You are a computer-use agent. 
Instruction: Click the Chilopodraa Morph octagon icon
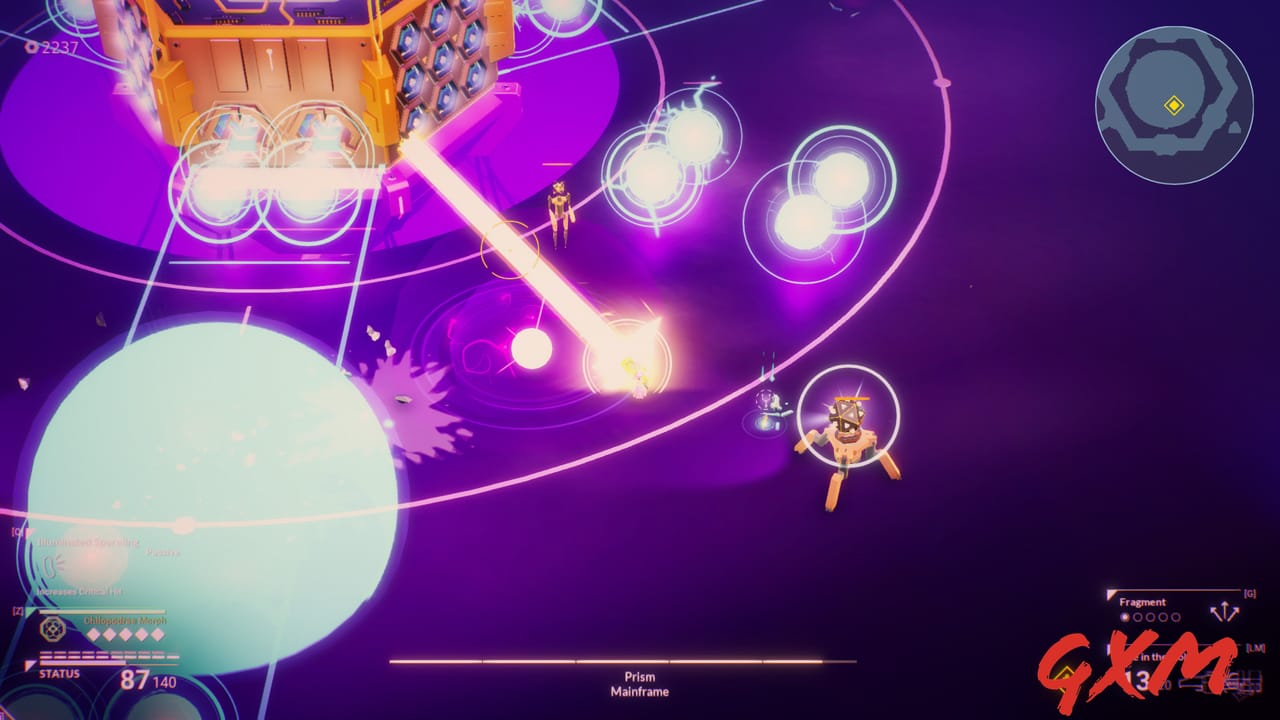pyautogui.click(x=51, y=628)
